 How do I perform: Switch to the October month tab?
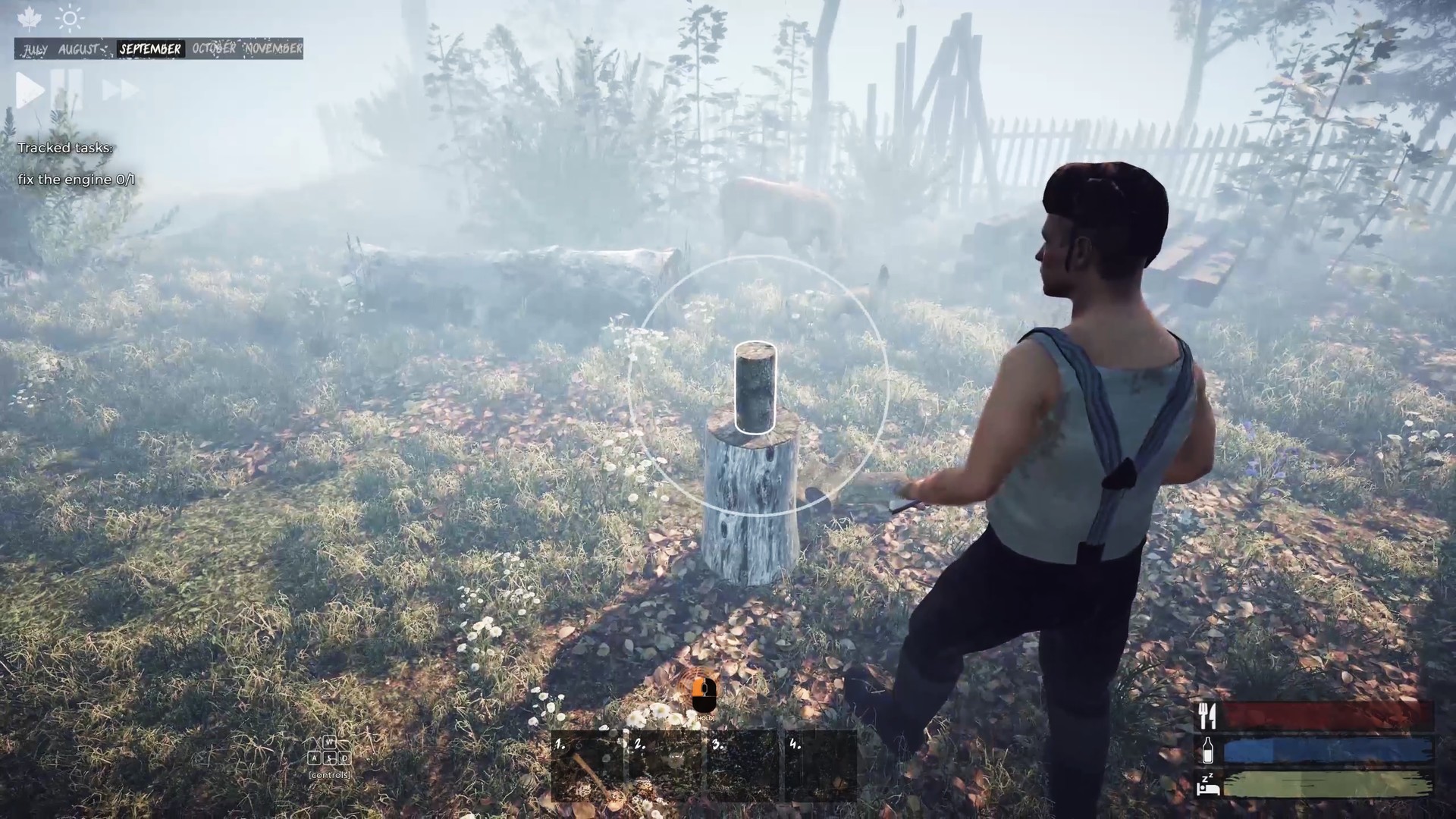215,49
